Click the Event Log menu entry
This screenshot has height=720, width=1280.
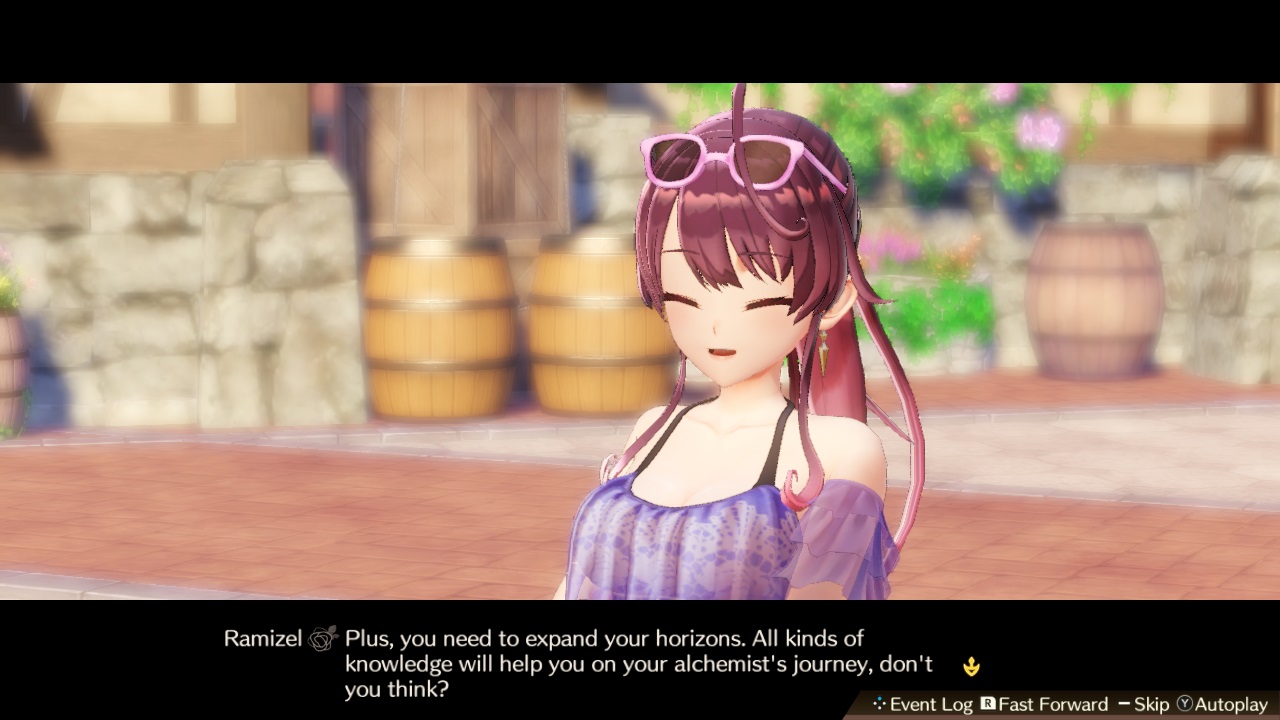pyautogui.click(x=932, y=704)
